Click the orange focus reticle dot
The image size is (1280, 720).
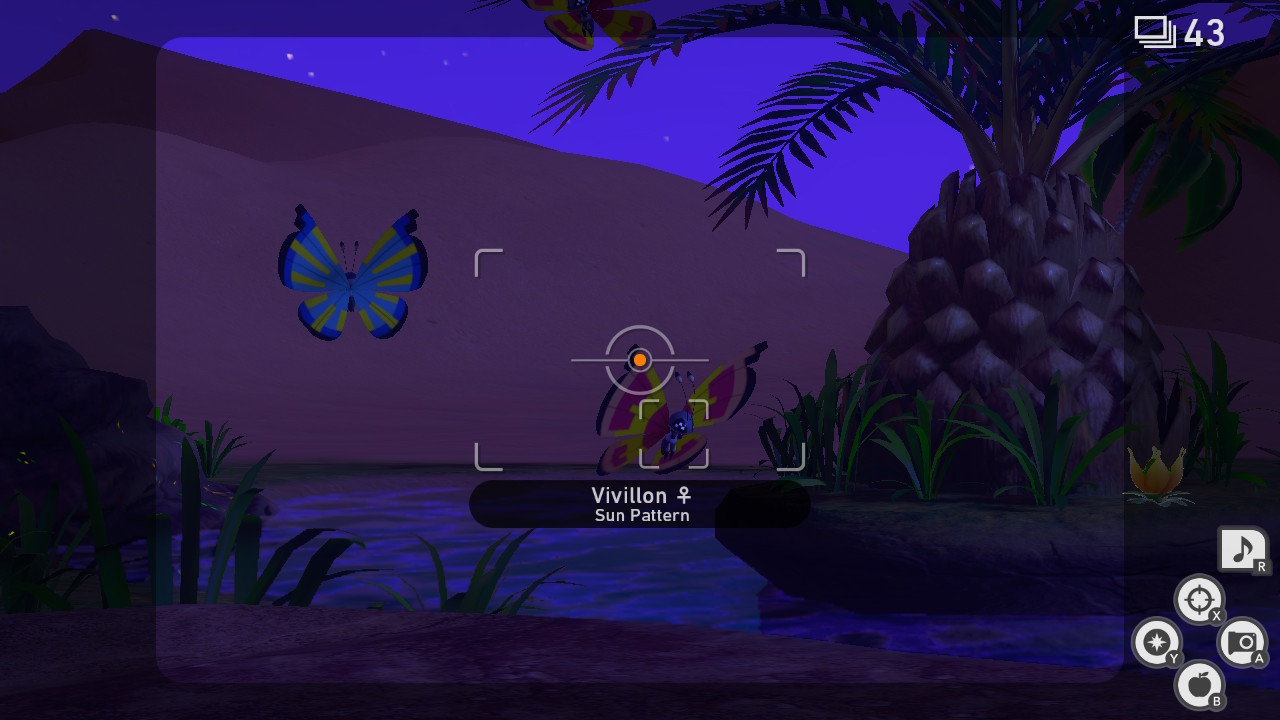point(639,360)
